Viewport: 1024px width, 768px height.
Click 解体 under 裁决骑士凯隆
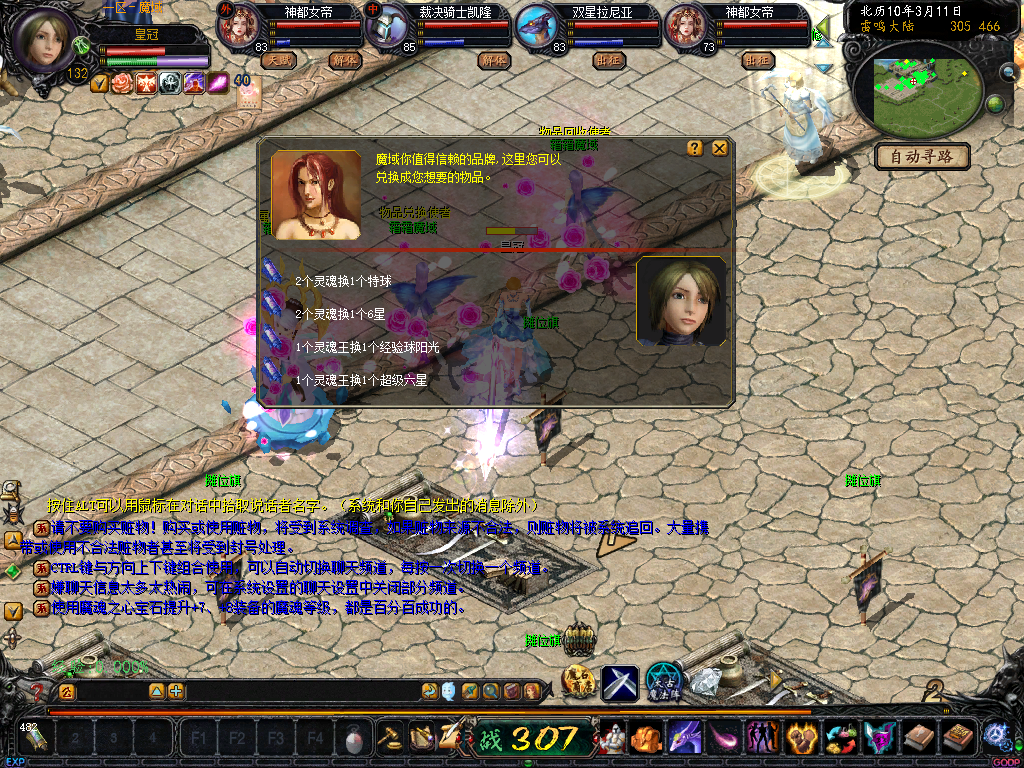click(x=494, y=60)
